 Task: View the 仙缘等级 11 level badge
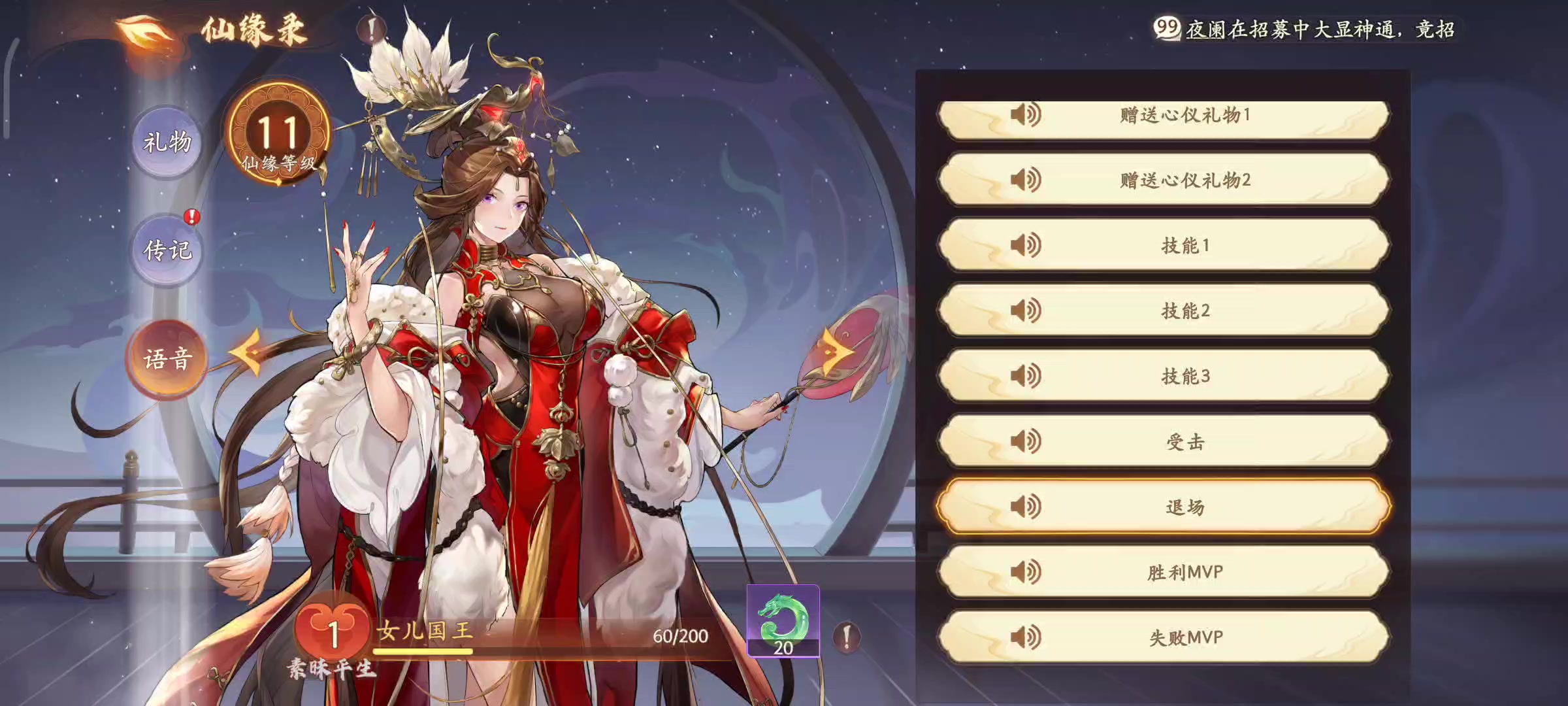click(x=278, y=135)
